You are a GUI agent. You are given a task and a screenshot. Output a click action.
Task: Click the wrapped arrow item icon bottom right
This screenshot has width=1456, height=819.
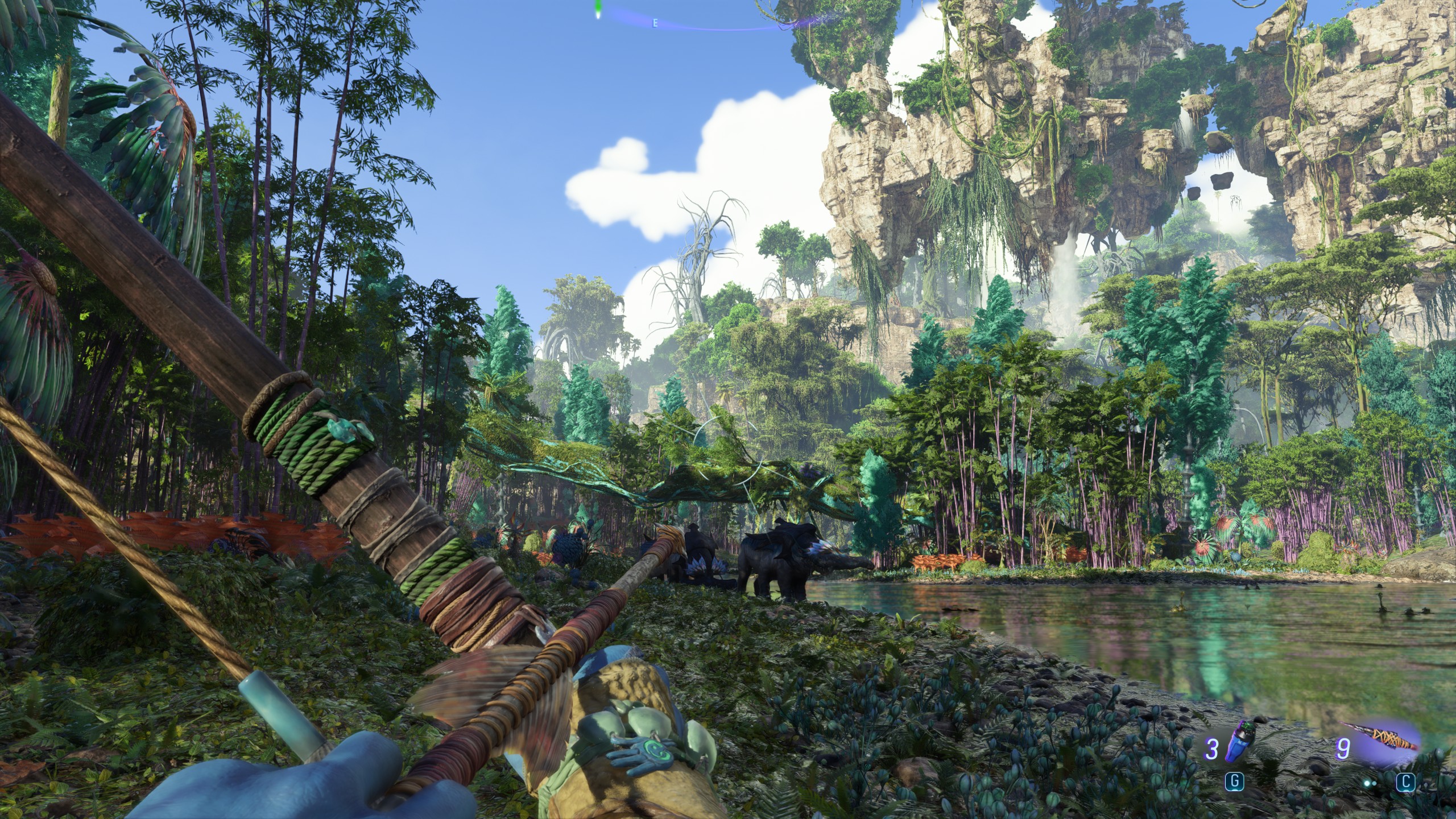tap(1388, 737)
